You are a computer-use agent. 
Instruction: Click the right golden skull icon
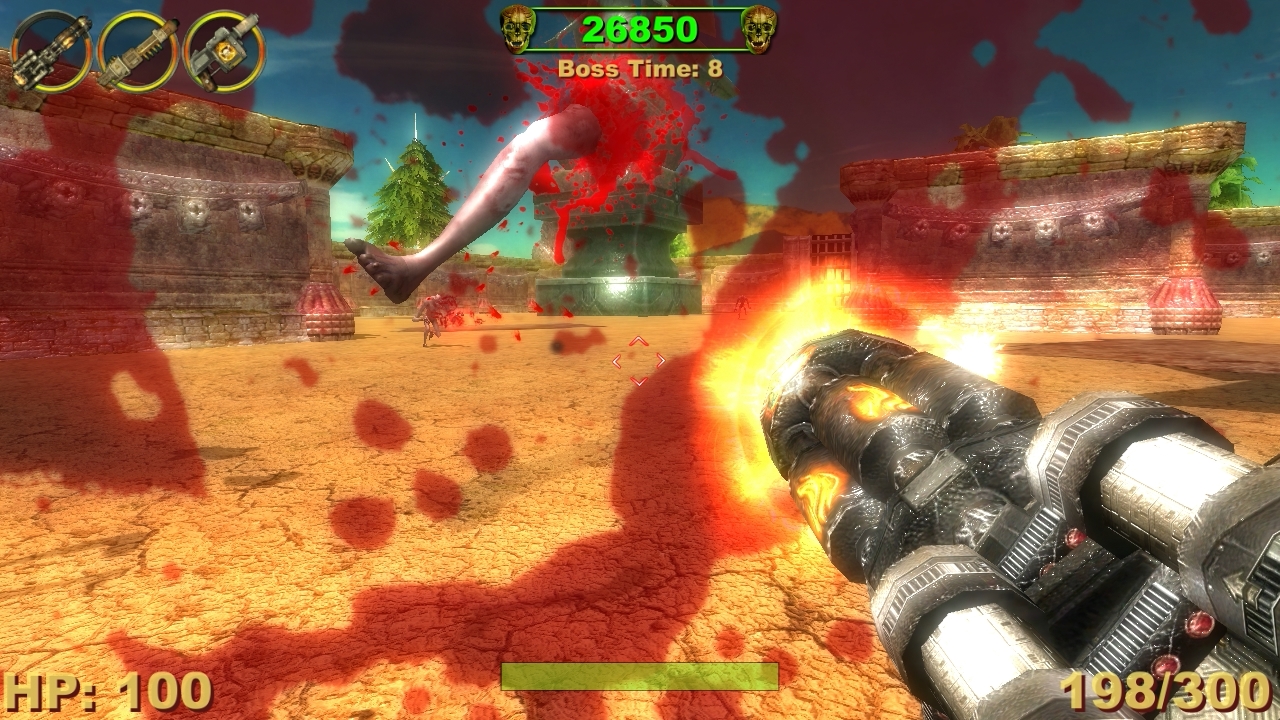[x=760, y=28]
